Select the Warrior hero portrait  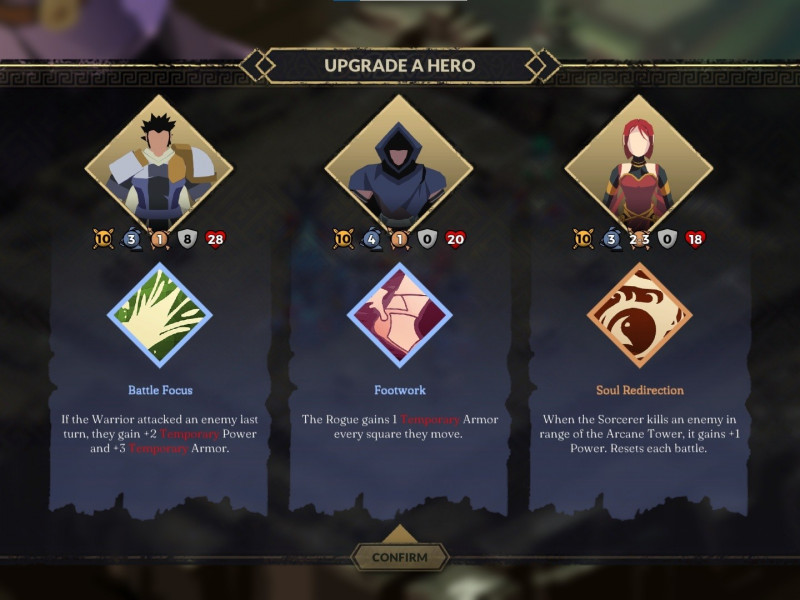pyautogui.click(x=159, y=165)
